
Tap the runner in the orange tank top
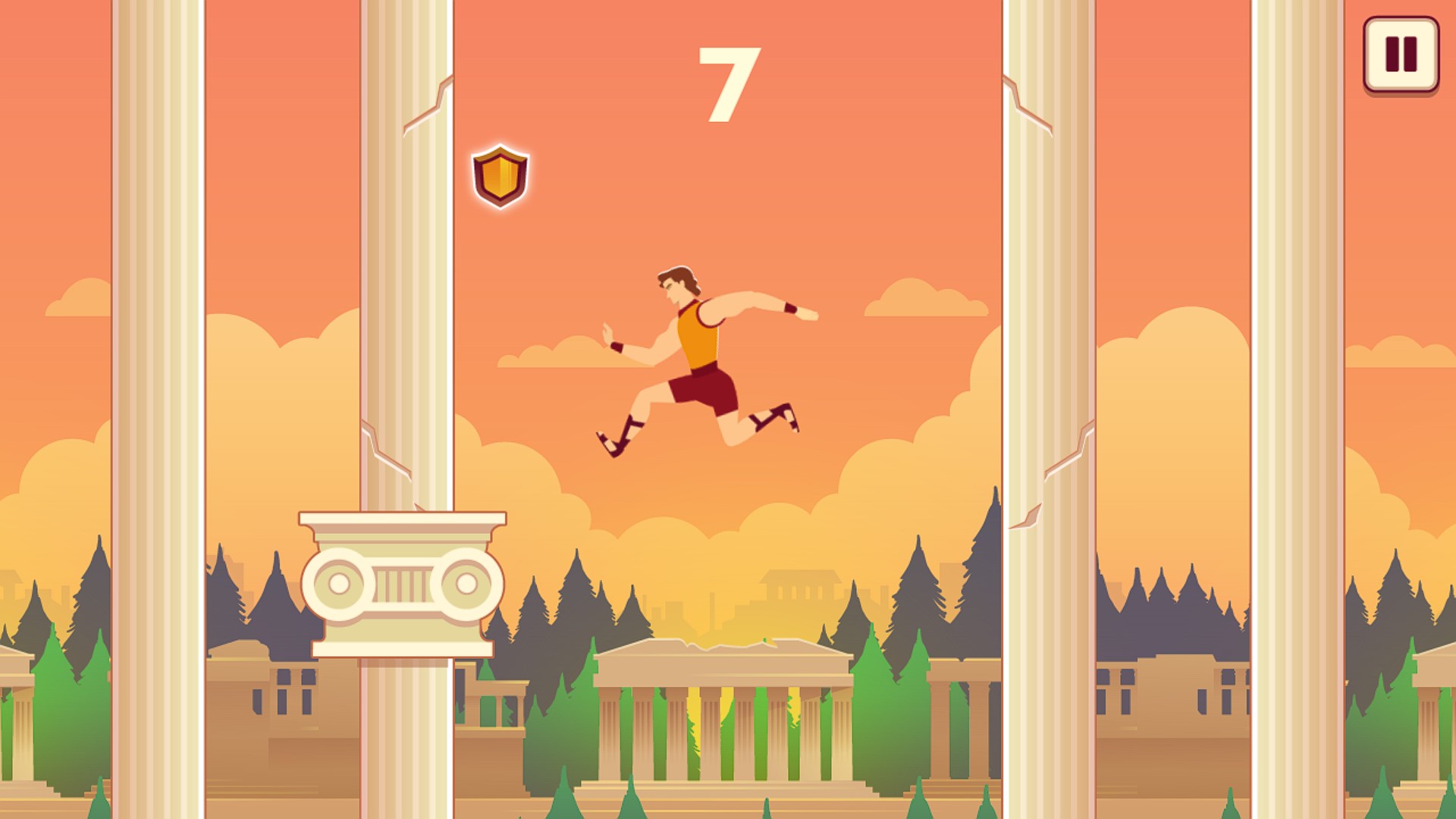[698, 334]
